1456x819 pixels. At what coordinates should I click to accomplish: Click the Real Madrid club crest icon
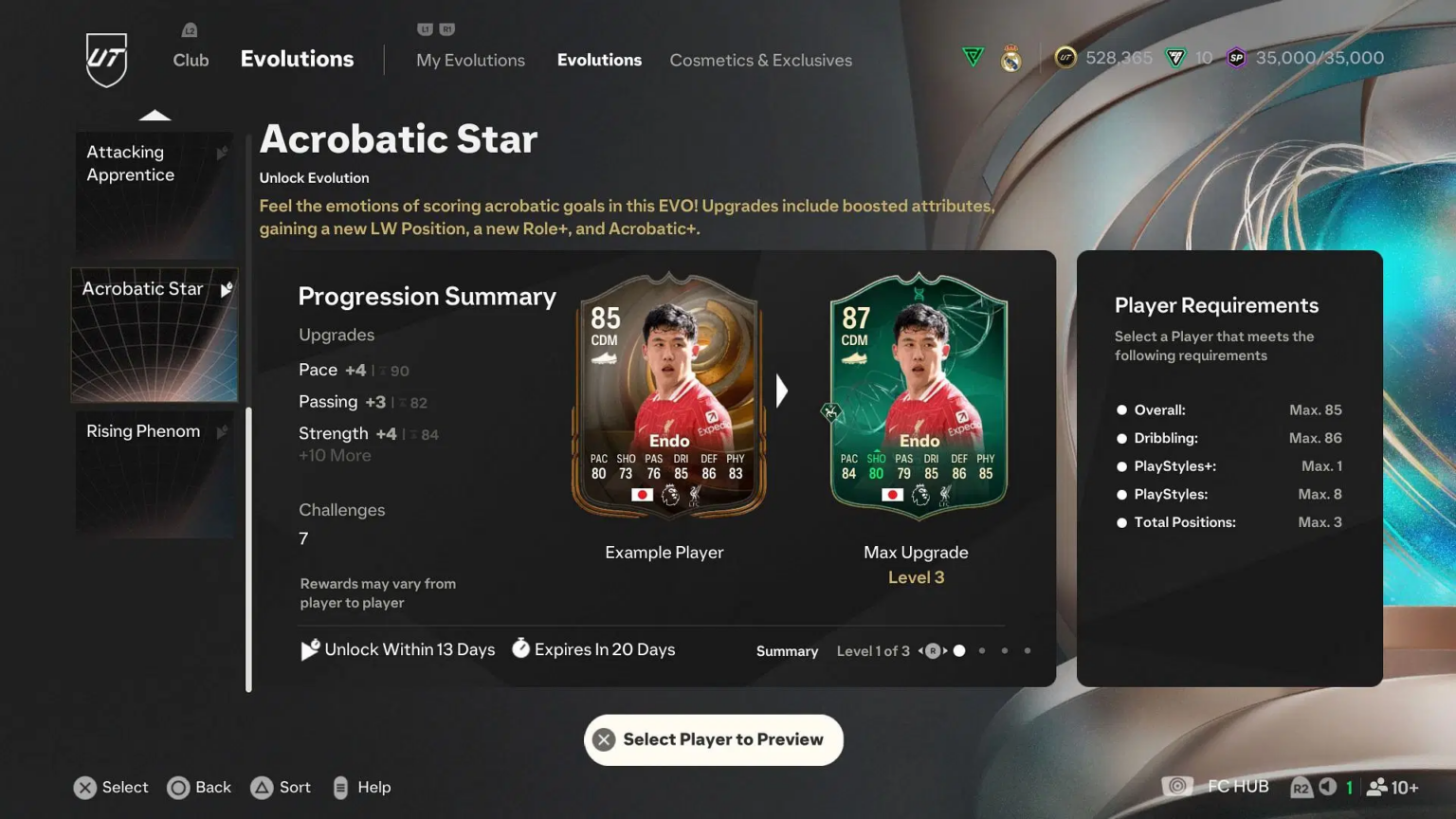(x=1010, y=57)
